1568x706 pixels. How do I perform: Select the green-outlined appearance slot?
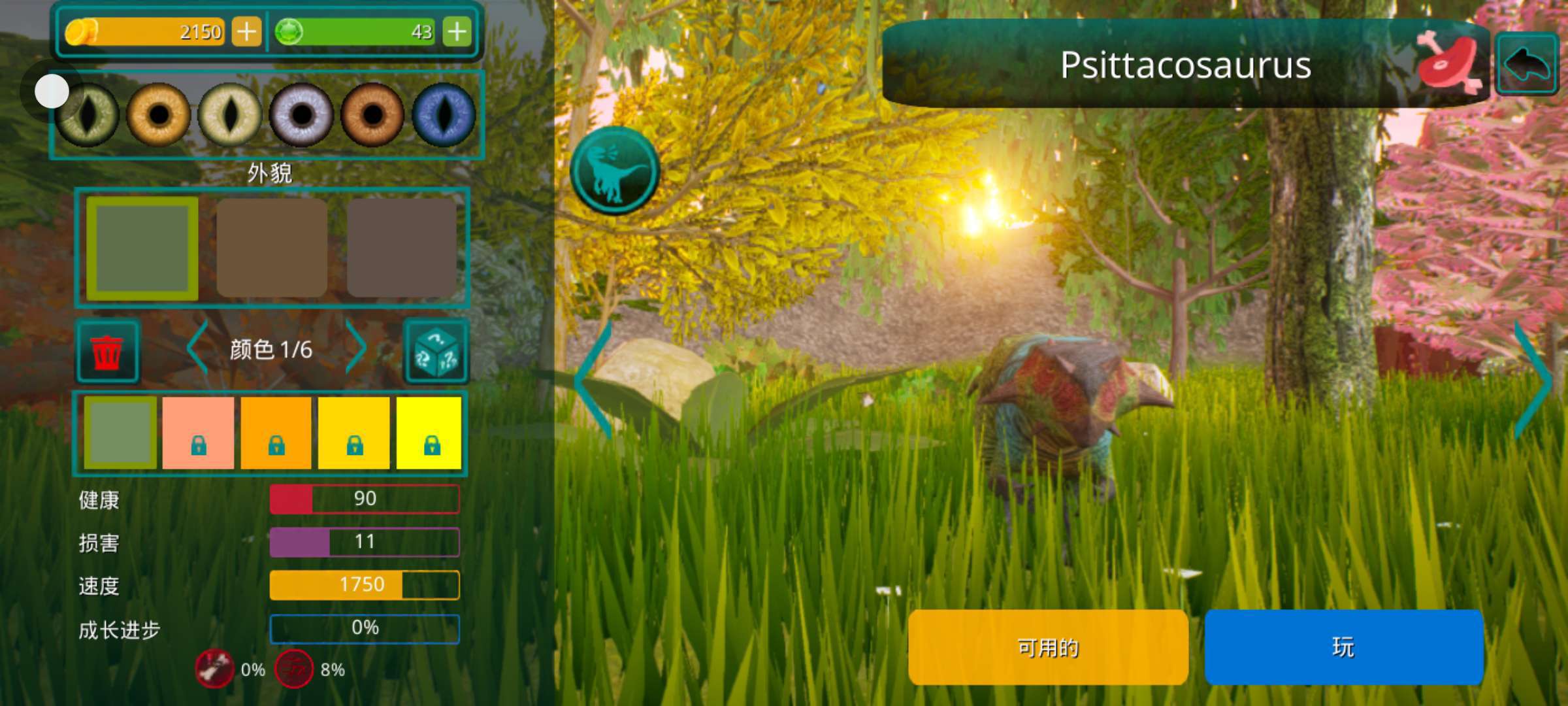[142, 248]
